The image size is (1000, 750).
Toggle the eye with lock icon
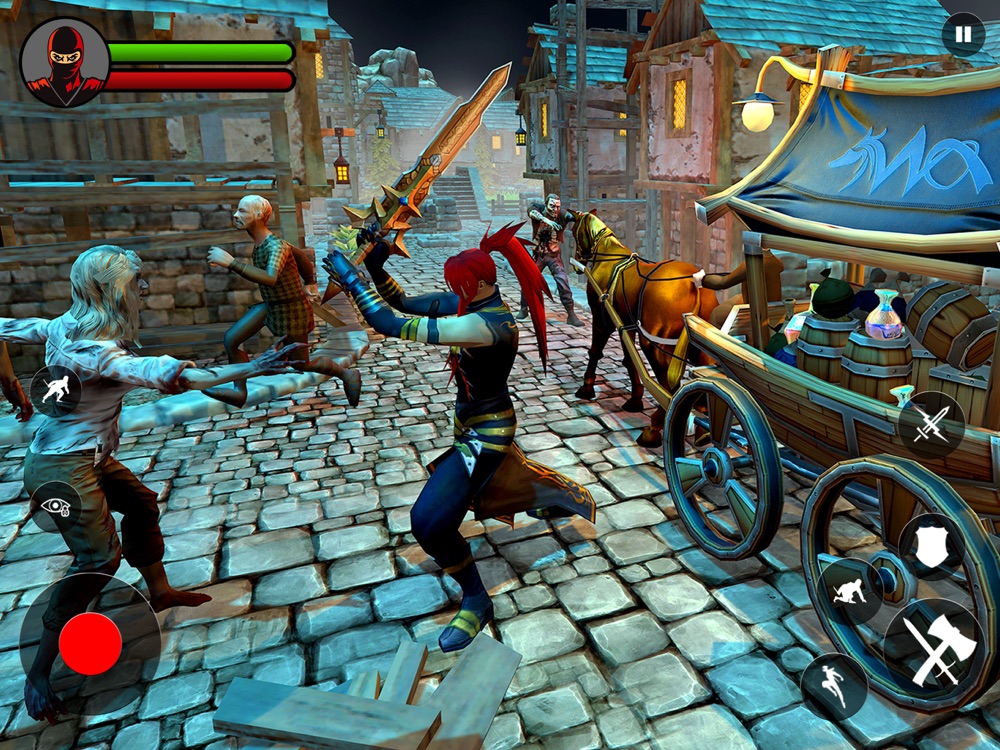(56, 506)
